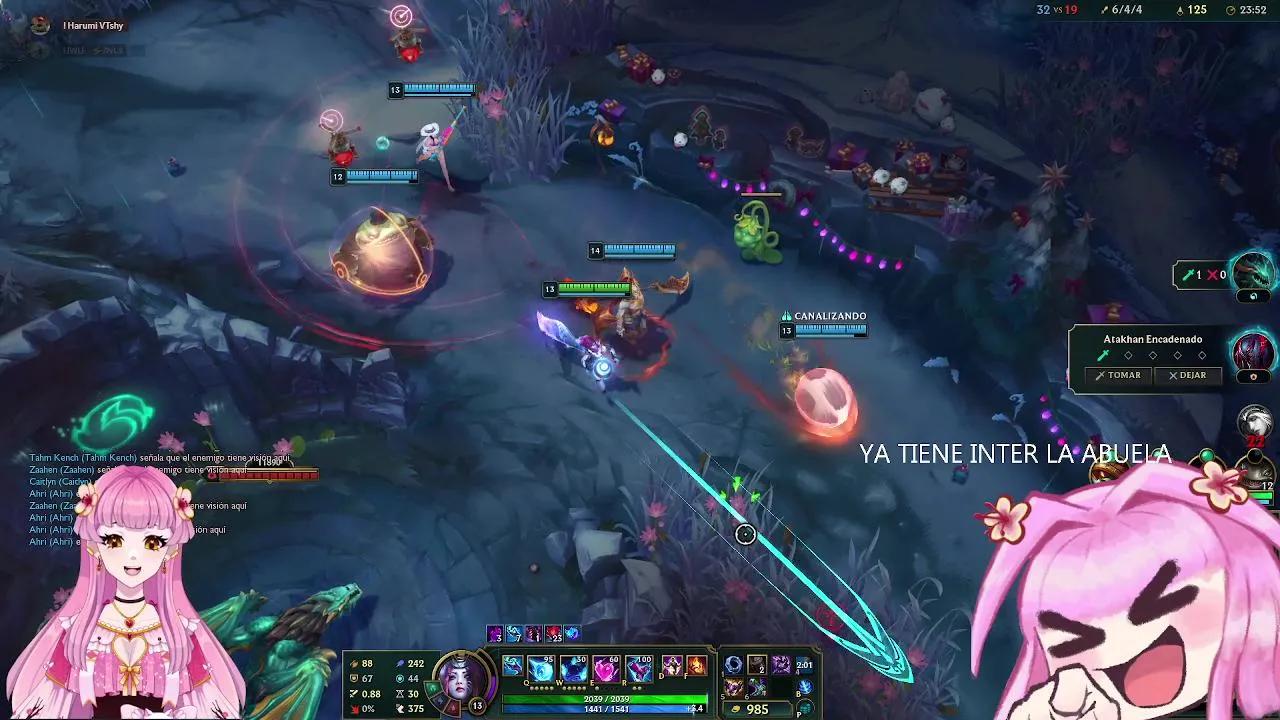Activate the W ability icon
The height and width of the screenshot is (720, 1280).
pos(572,668)
